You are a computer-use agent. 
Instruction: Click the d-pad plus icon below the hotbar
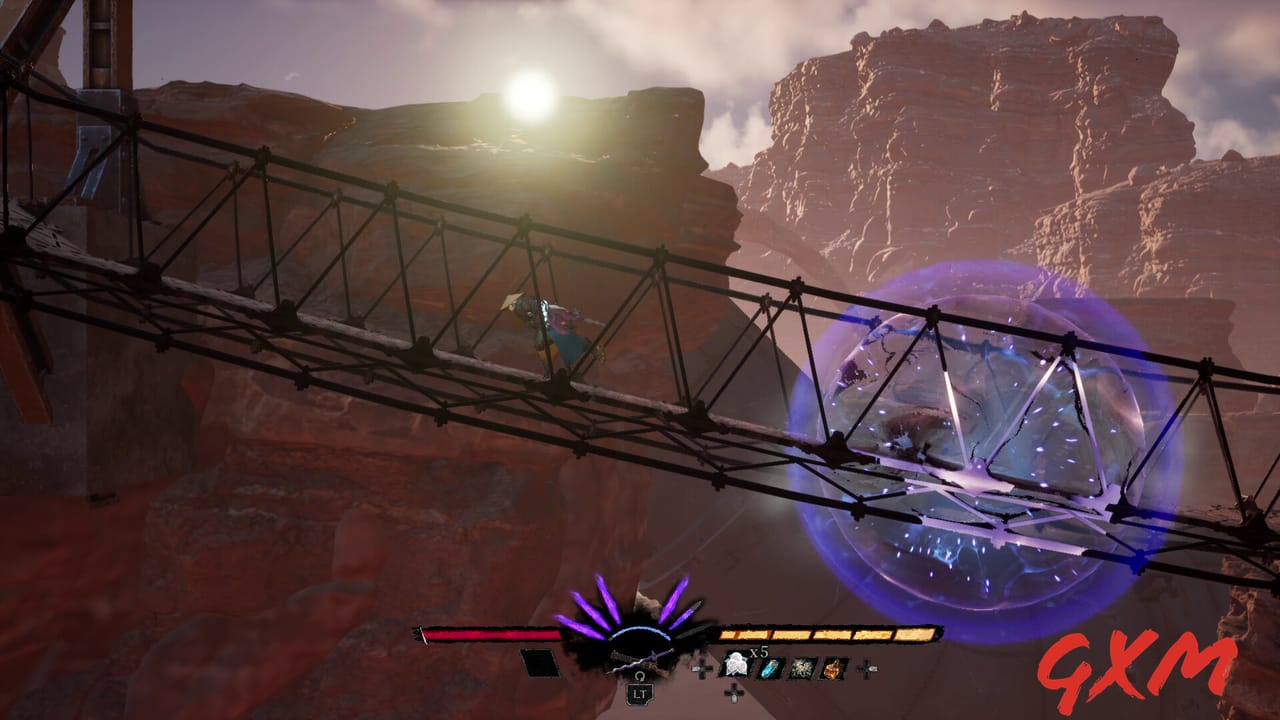pos(732,694)
